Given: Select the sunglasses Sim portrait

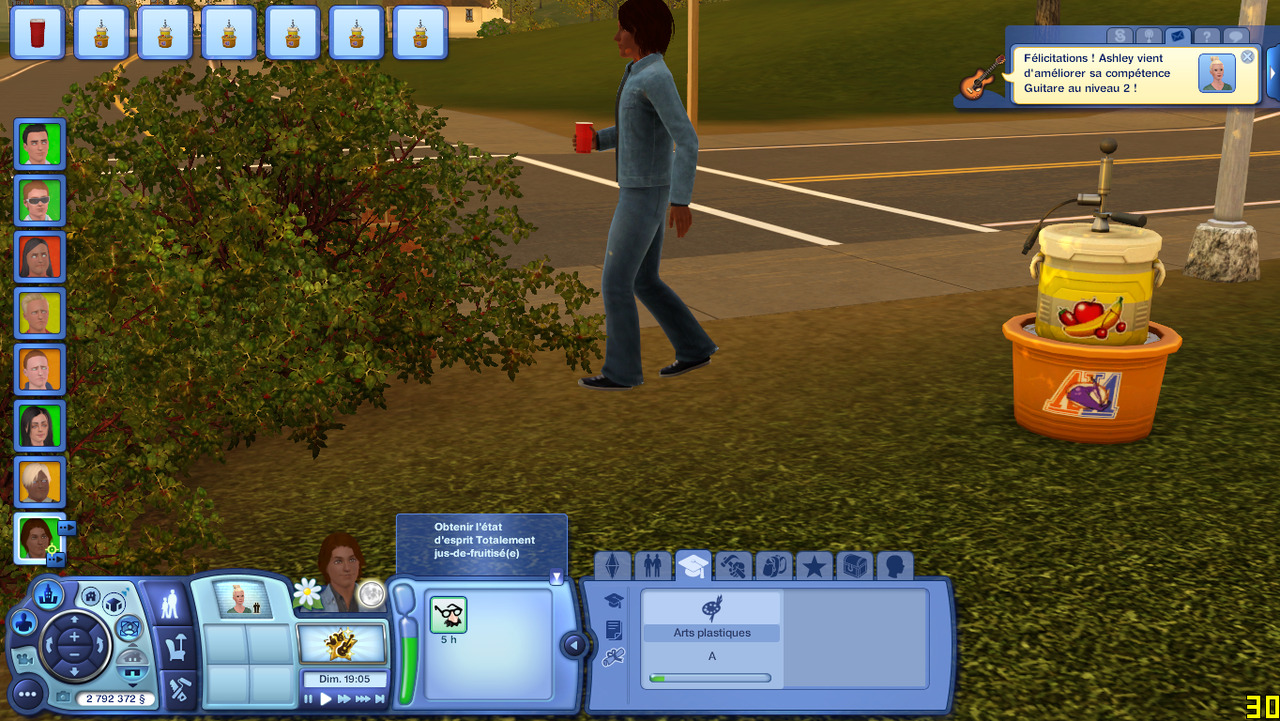Looking at the screenshot, I should tap(39, 200).
